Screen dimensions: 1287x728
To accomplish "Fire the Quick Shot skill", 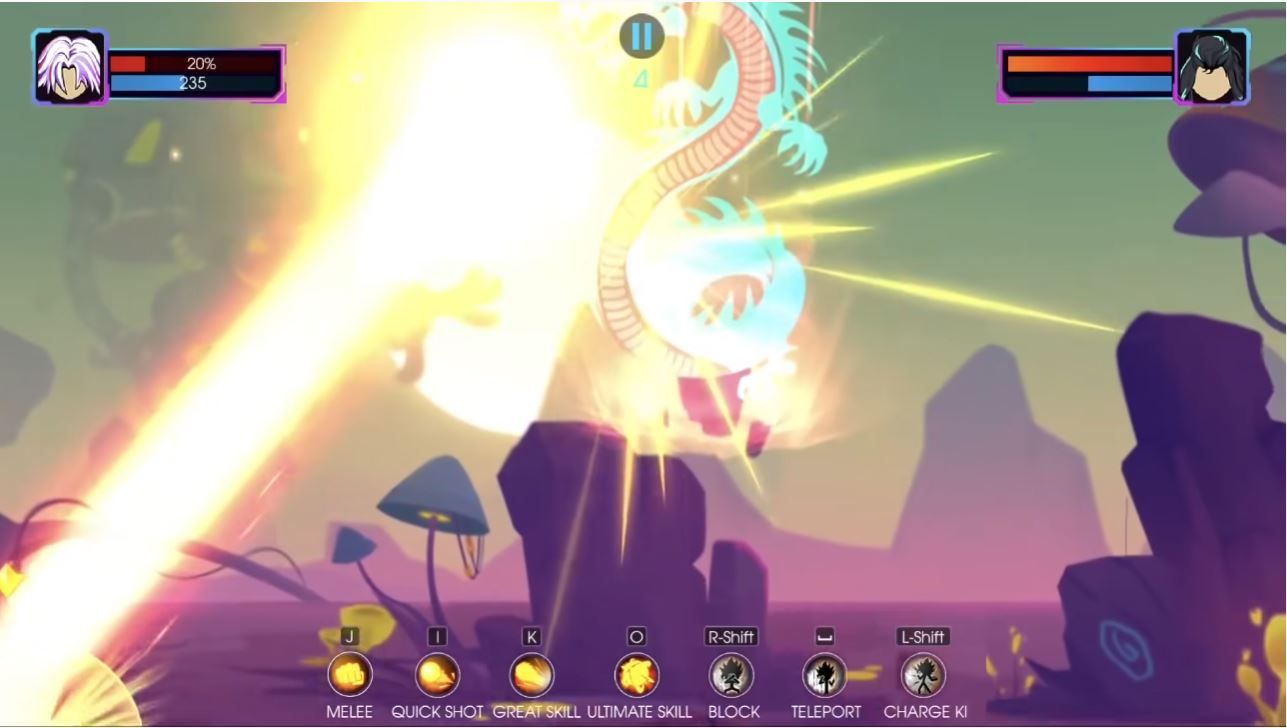I will [437, 675].
